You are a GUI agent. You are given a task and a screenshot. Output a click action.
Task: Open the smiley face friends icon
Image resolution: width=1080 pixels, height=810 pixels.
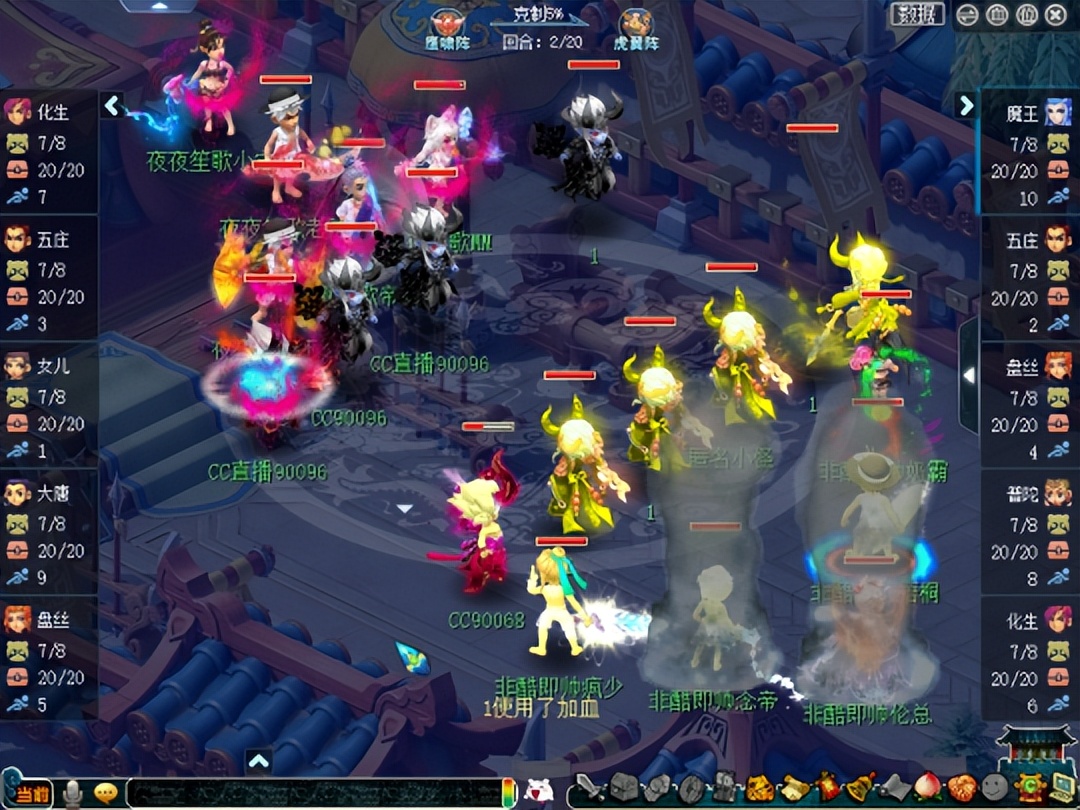[x=994, y=788]
